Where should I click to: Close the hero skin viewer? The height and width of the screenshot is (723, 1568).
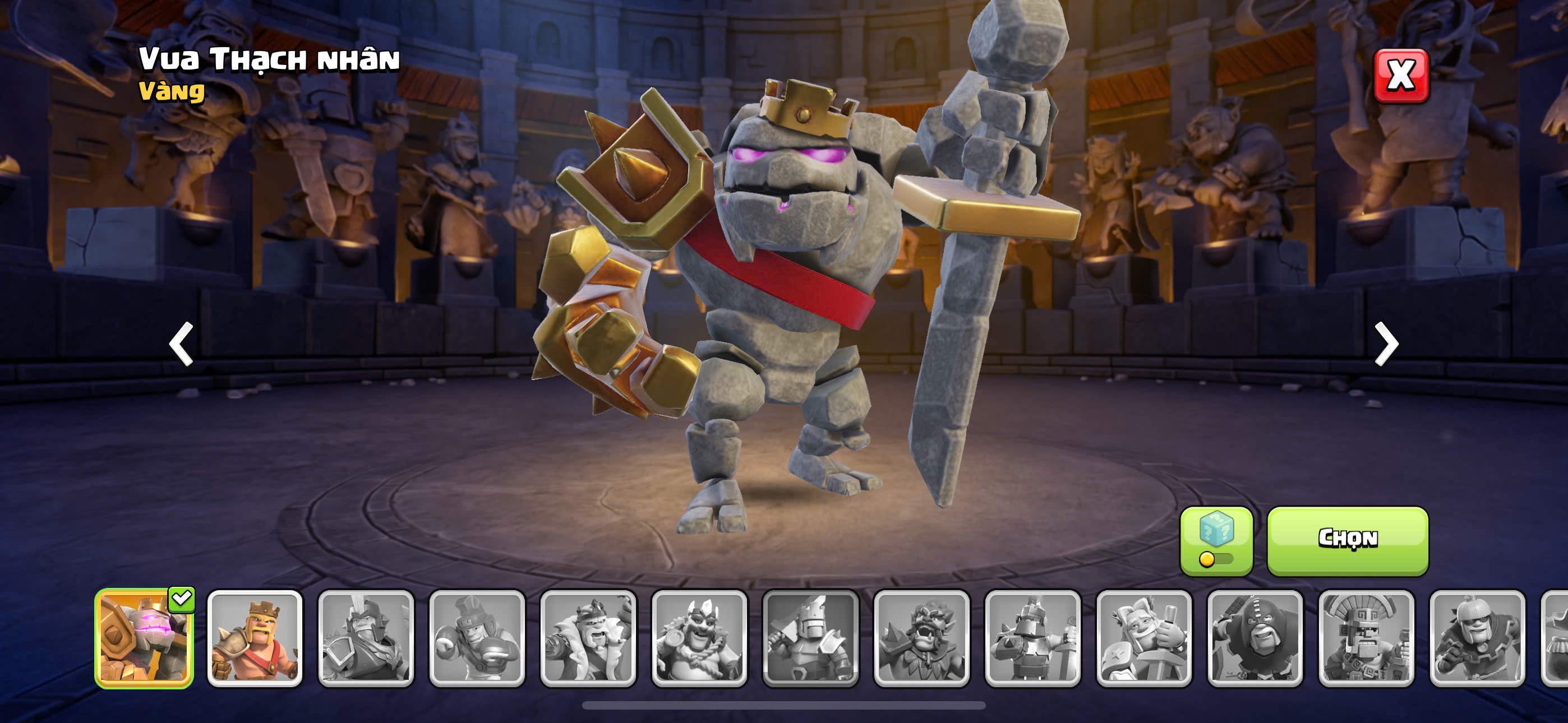[x=1401, y=76]
